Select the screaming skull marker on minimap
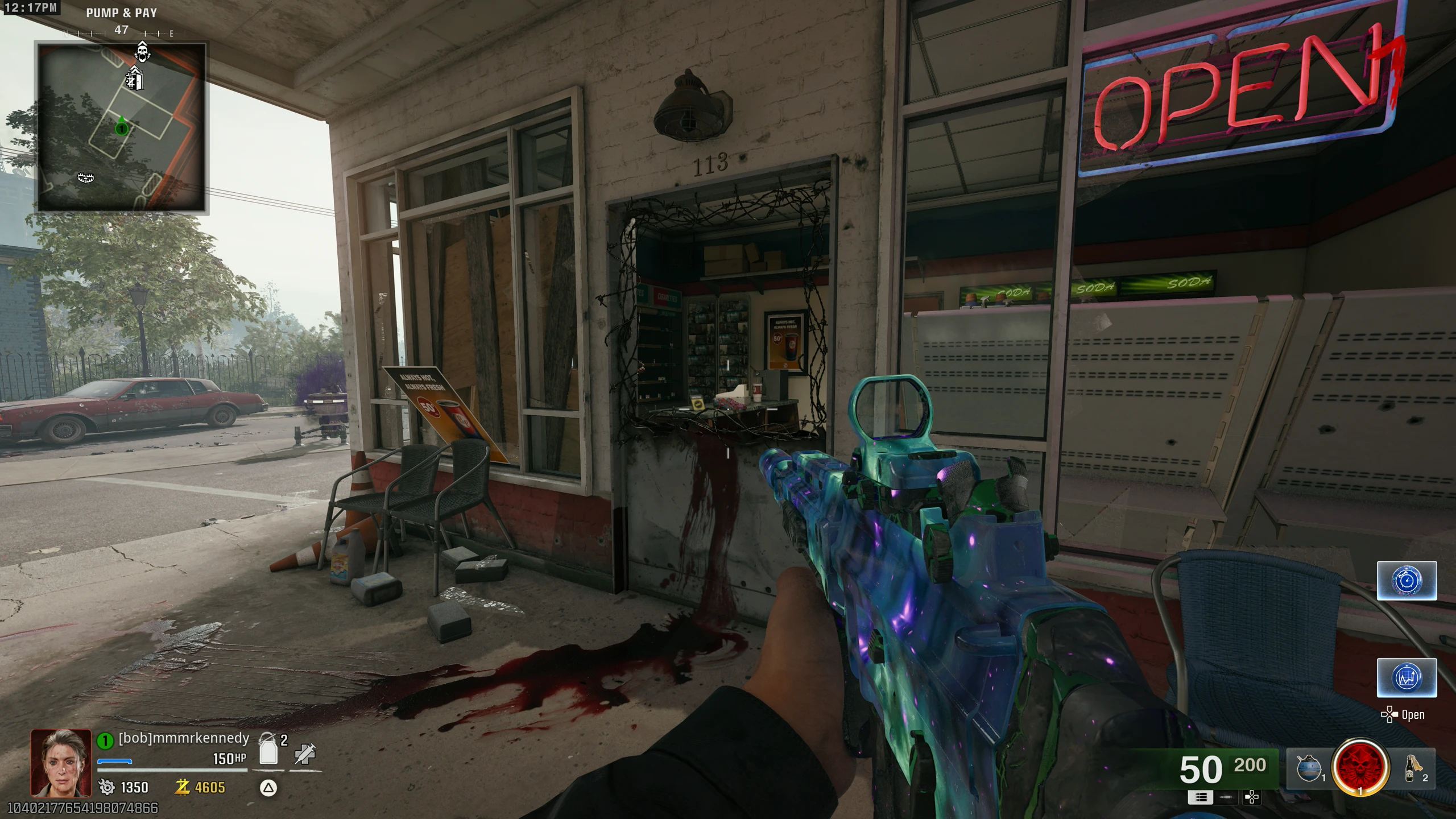 click(142, 52)
